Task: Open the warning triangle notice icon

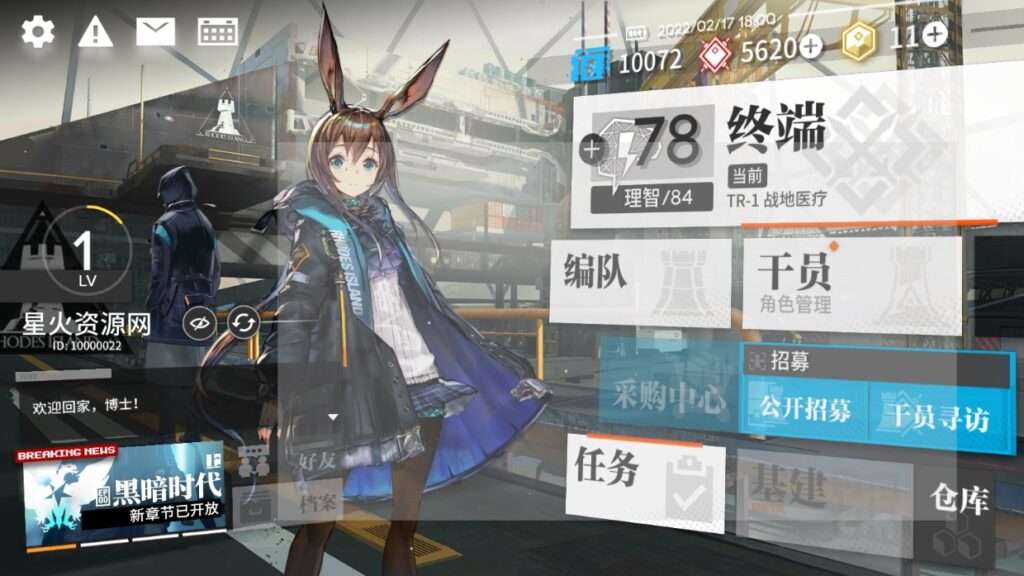Action: click(x=96, y=31)
